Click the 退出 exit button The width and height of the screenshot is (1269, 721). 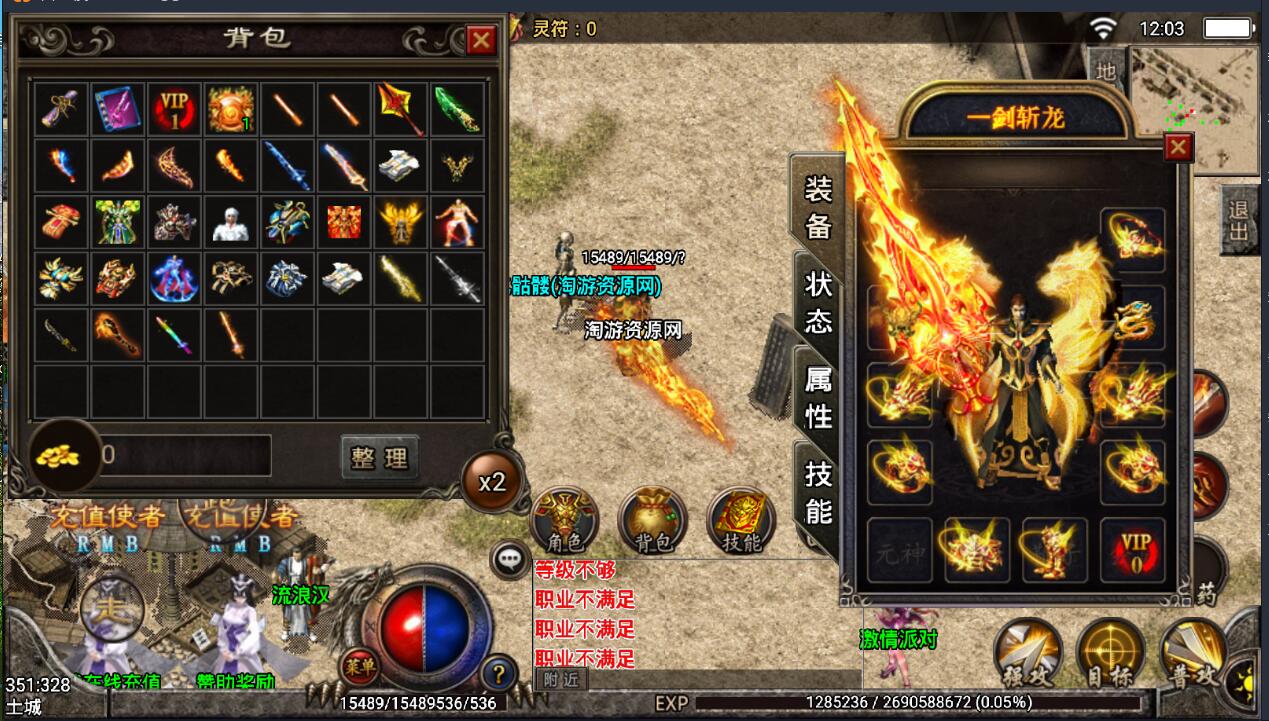(x=1240, y=222)
